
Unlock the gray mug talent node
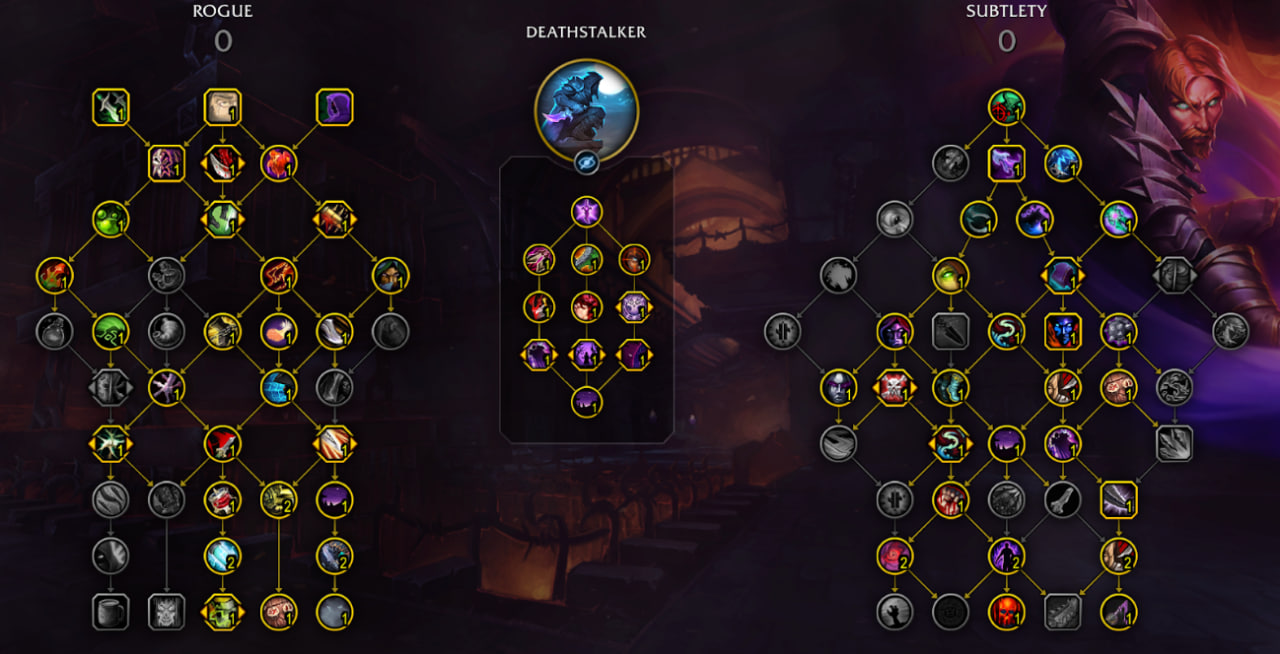[x=110, y=611]
